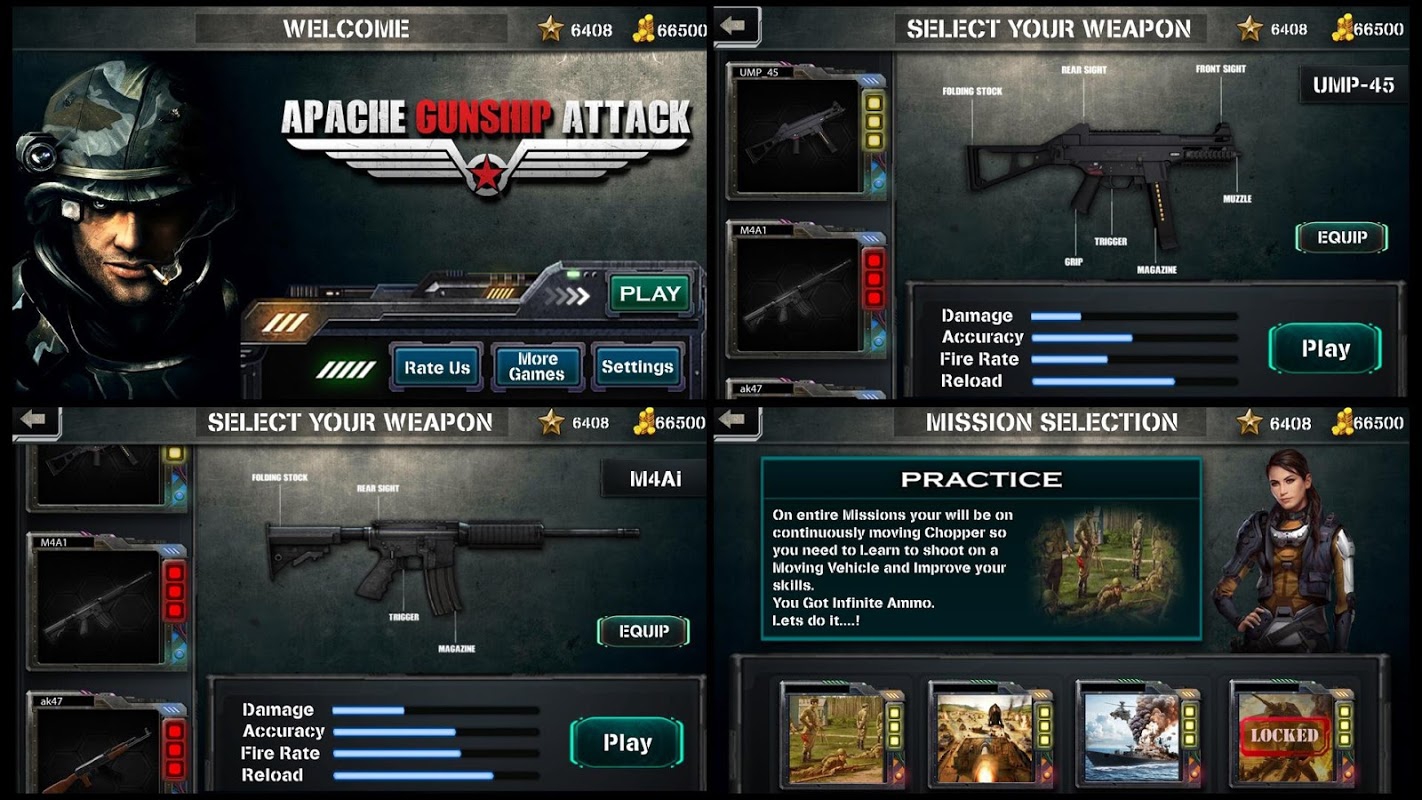Go back from the M4Ai weapon screen
Image resolution: width=1422 pixels, height=800 pixels.
(x=35, y=421)
